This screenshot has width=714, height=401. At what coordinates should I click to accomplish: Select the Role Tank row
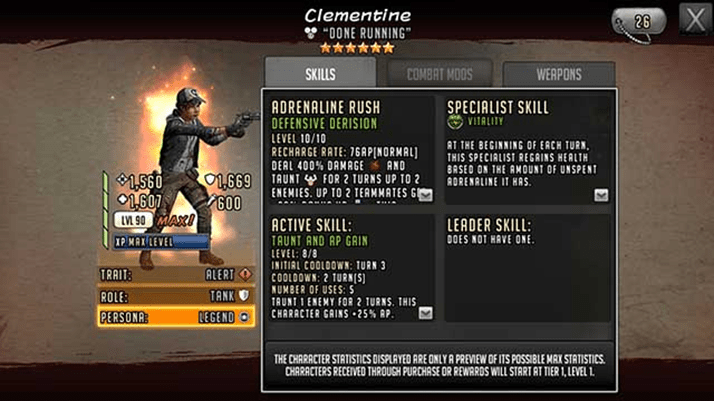[x=175, y=295]
